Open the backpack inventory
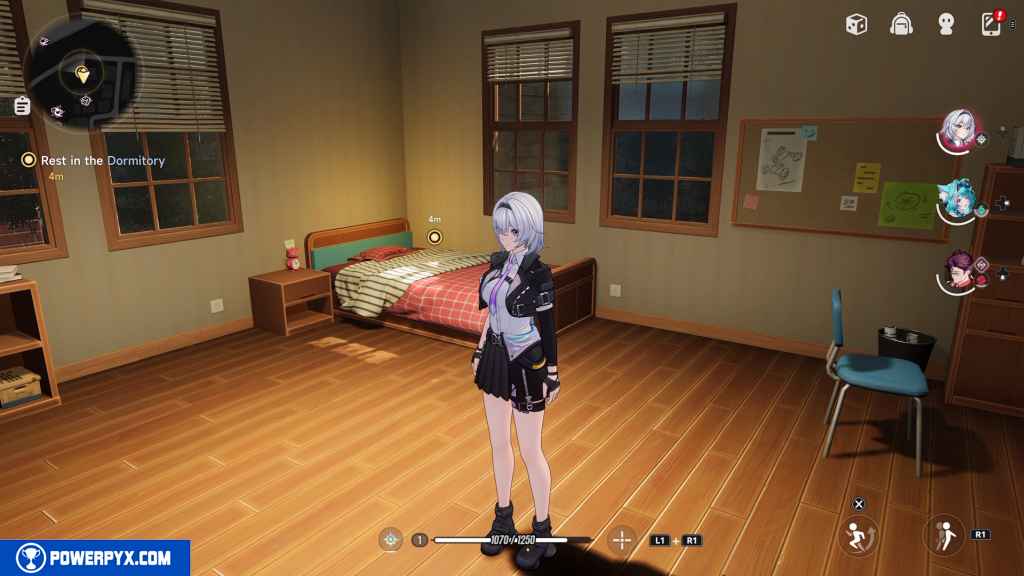This screenshot has width=1024, height=576. coord(901,24)
